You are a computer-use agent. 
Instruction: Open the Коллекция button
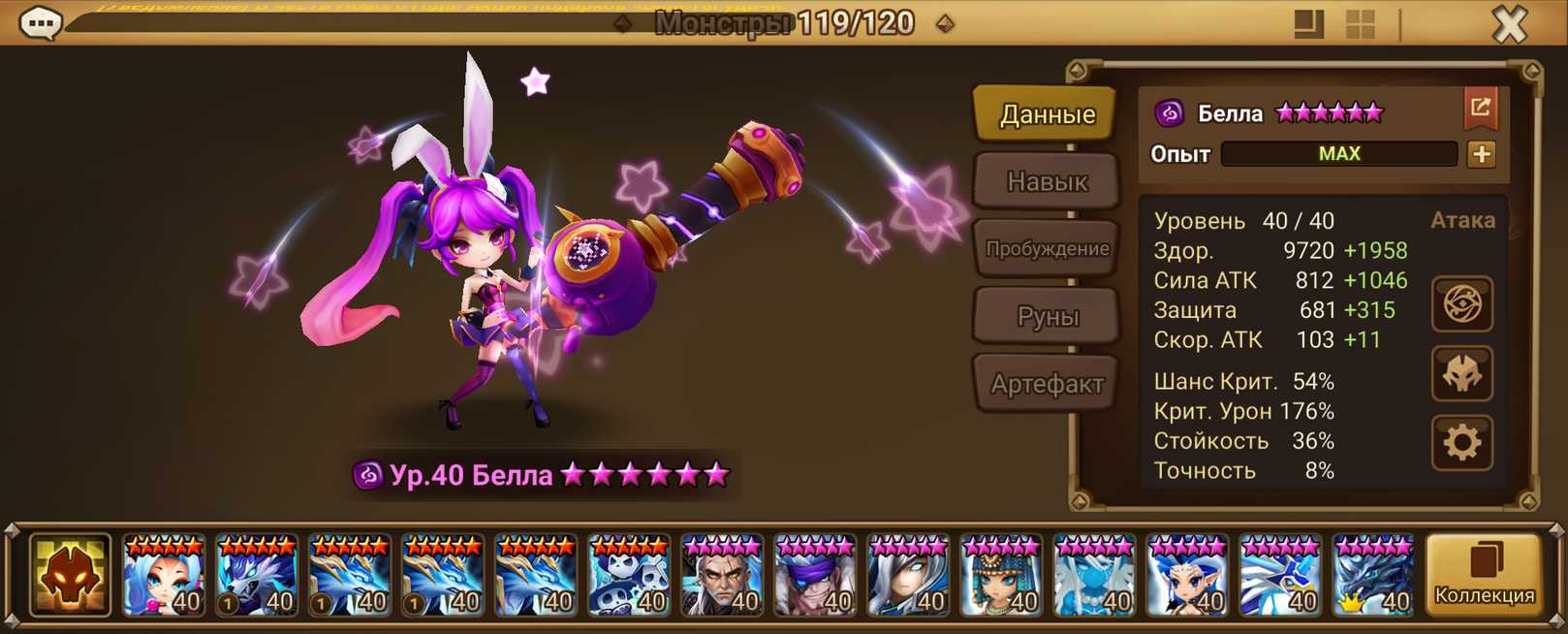click(x=1484, y=576)
